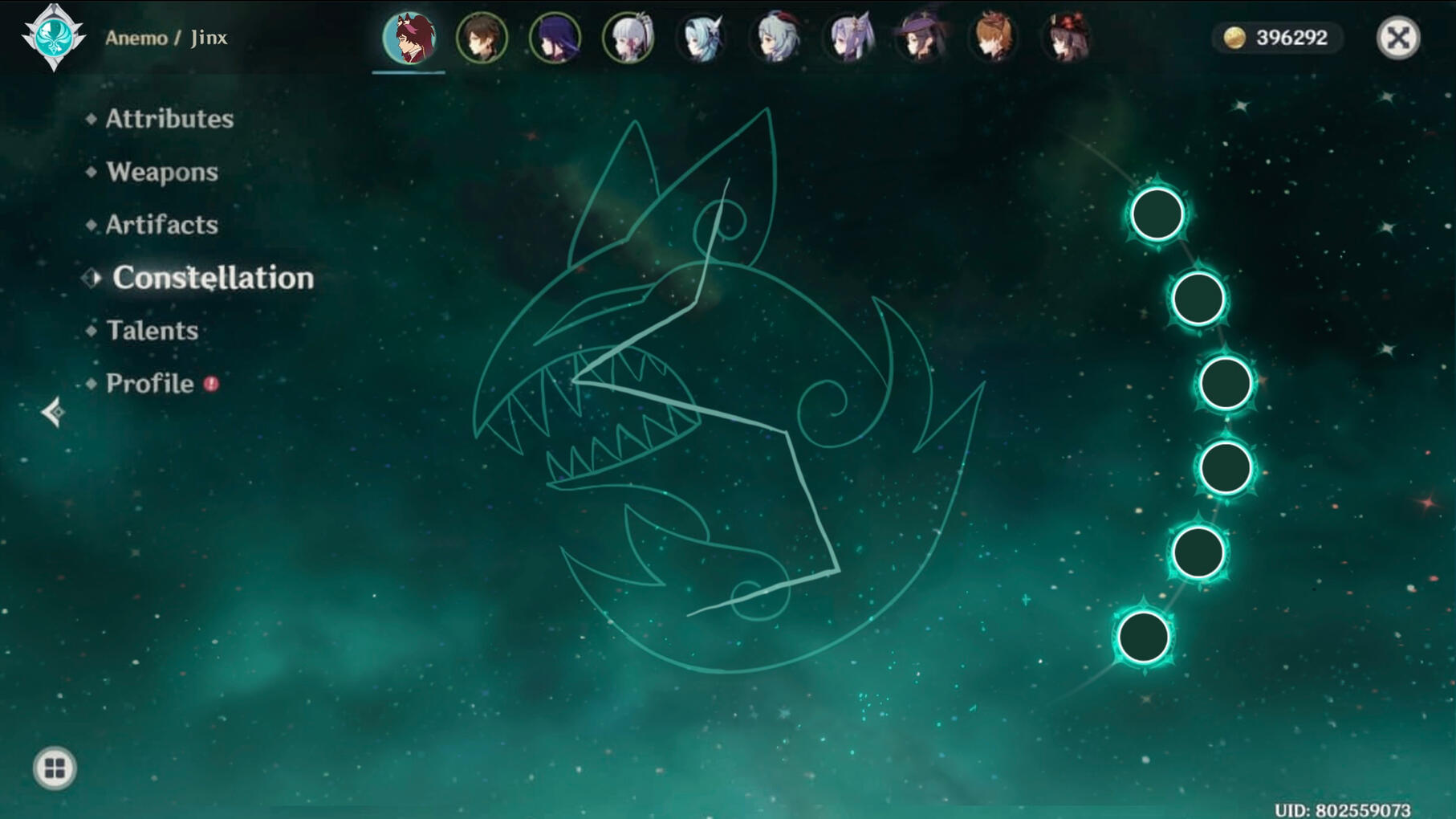Open the party setup grid icon

pos(53,768)
